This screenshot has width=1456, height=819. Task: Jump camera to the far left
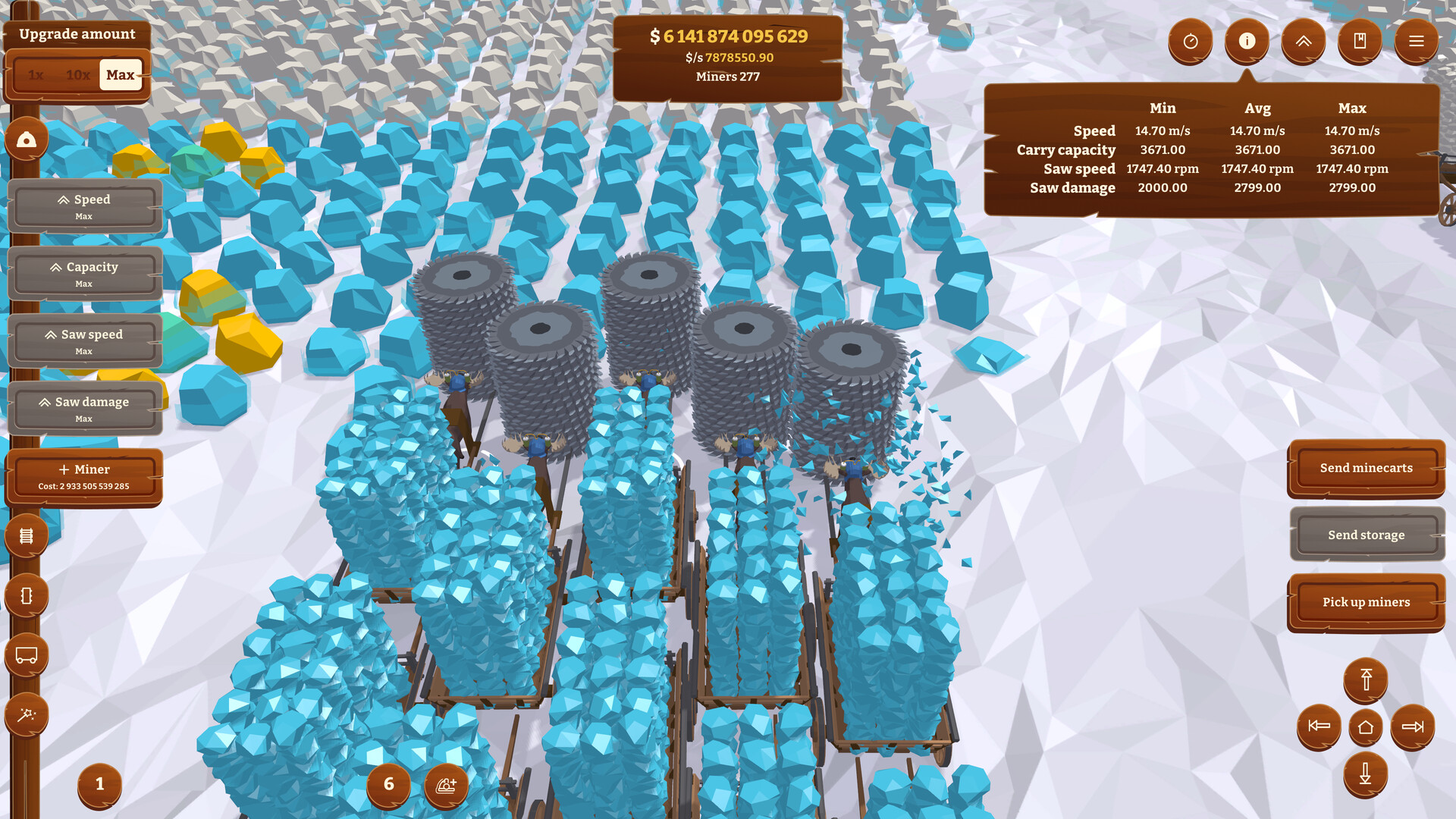coord(1319,726)
